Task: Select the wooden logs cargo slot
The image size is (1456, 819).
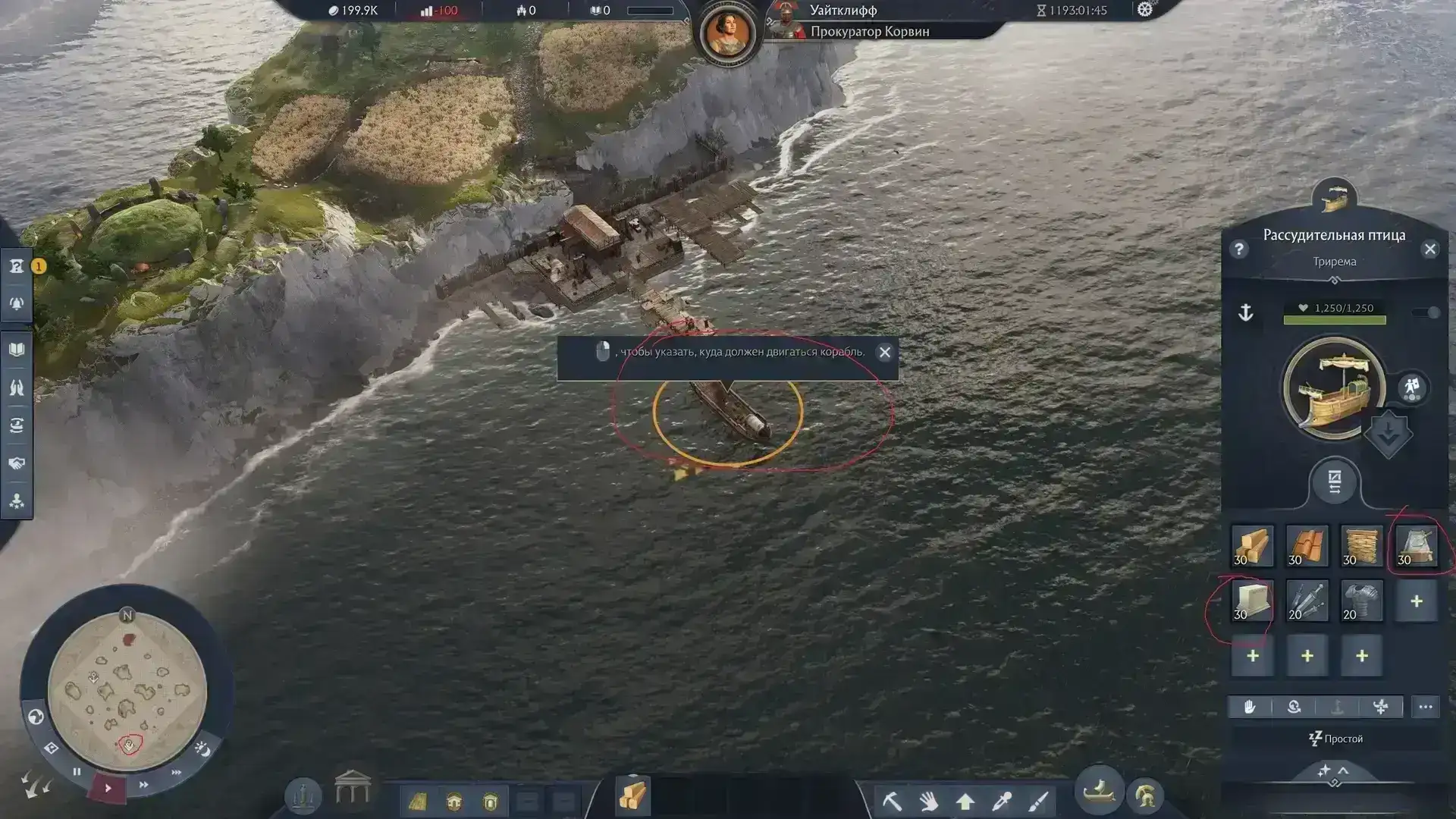Action: [1252, 547]
